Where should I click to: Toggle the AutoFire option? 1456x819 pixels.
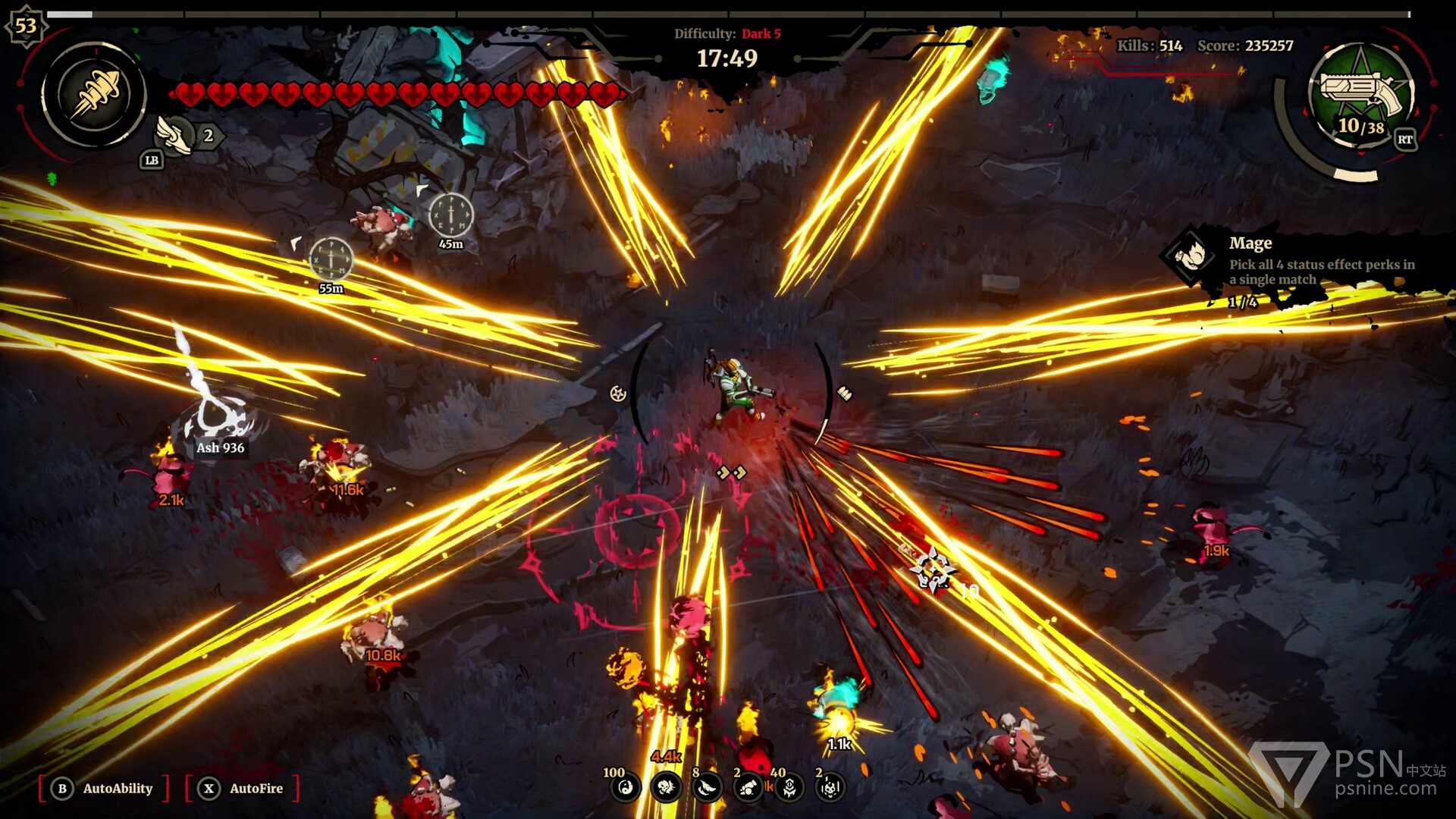[243, 789]
